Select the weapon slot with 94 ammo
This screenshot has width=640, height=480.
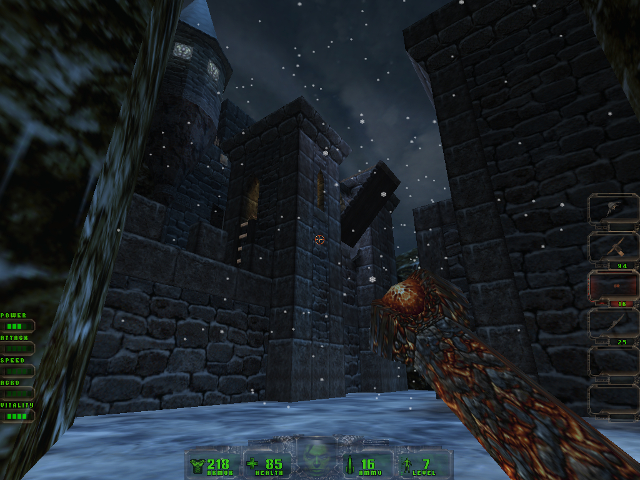612,248
